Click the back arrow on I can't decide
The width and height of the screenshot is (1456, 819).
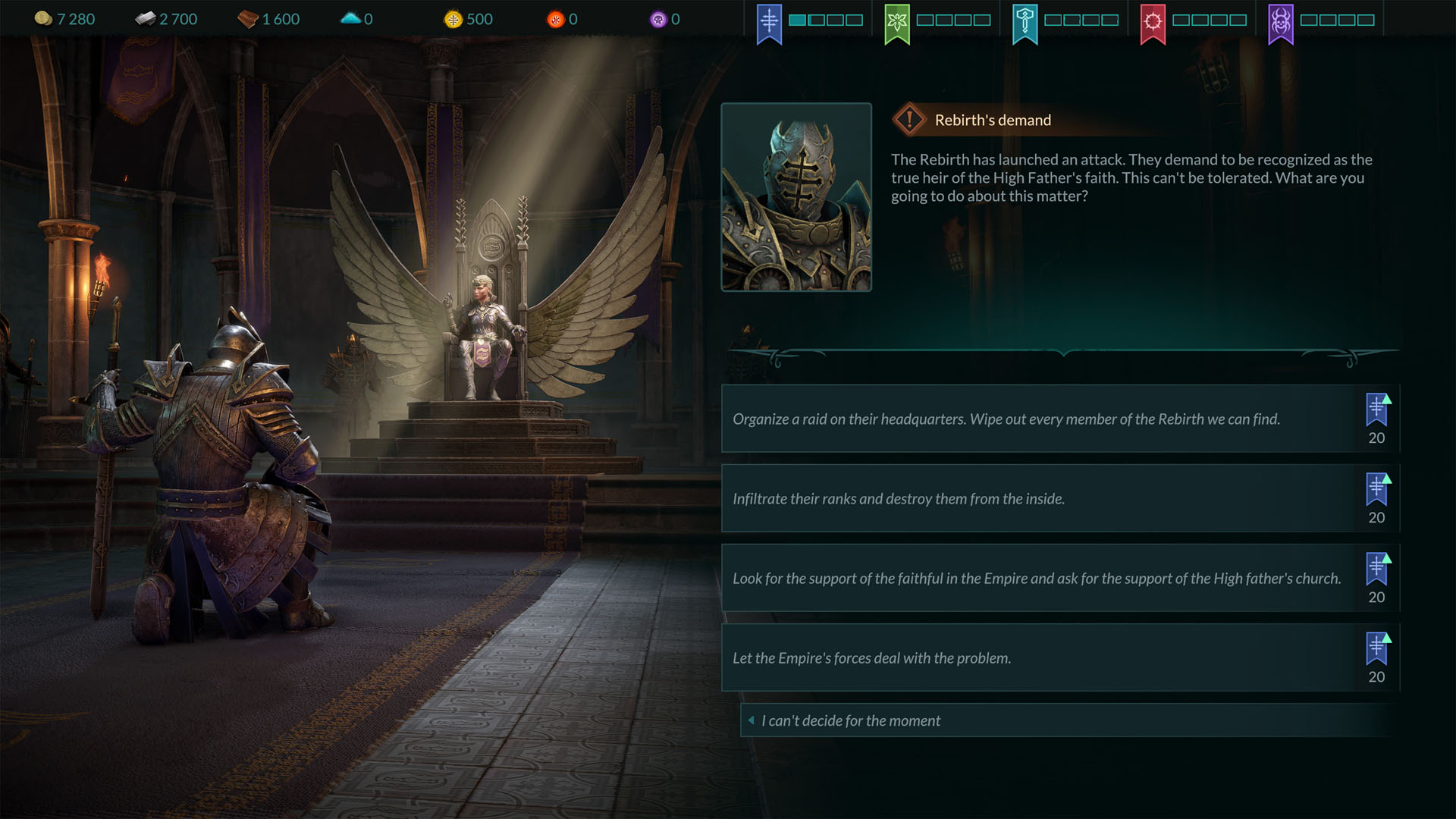point(751,720)
